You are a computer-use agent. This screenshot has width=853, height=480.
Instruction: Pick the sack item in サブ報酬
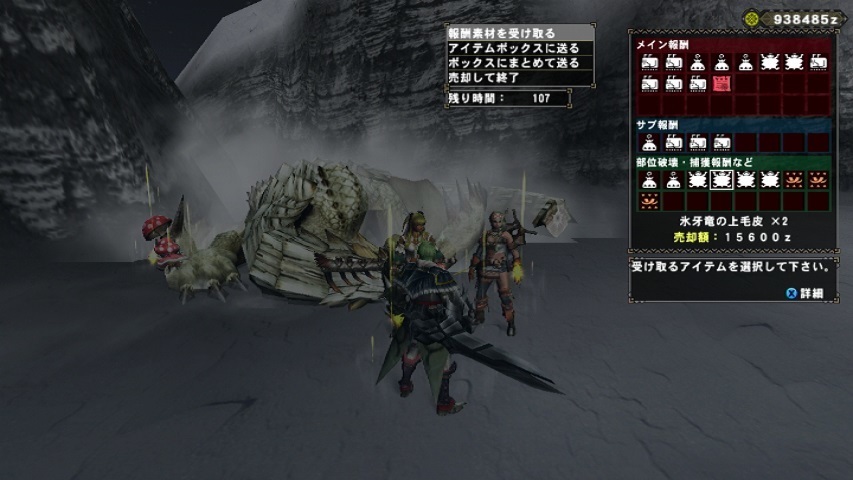point(650,142)
